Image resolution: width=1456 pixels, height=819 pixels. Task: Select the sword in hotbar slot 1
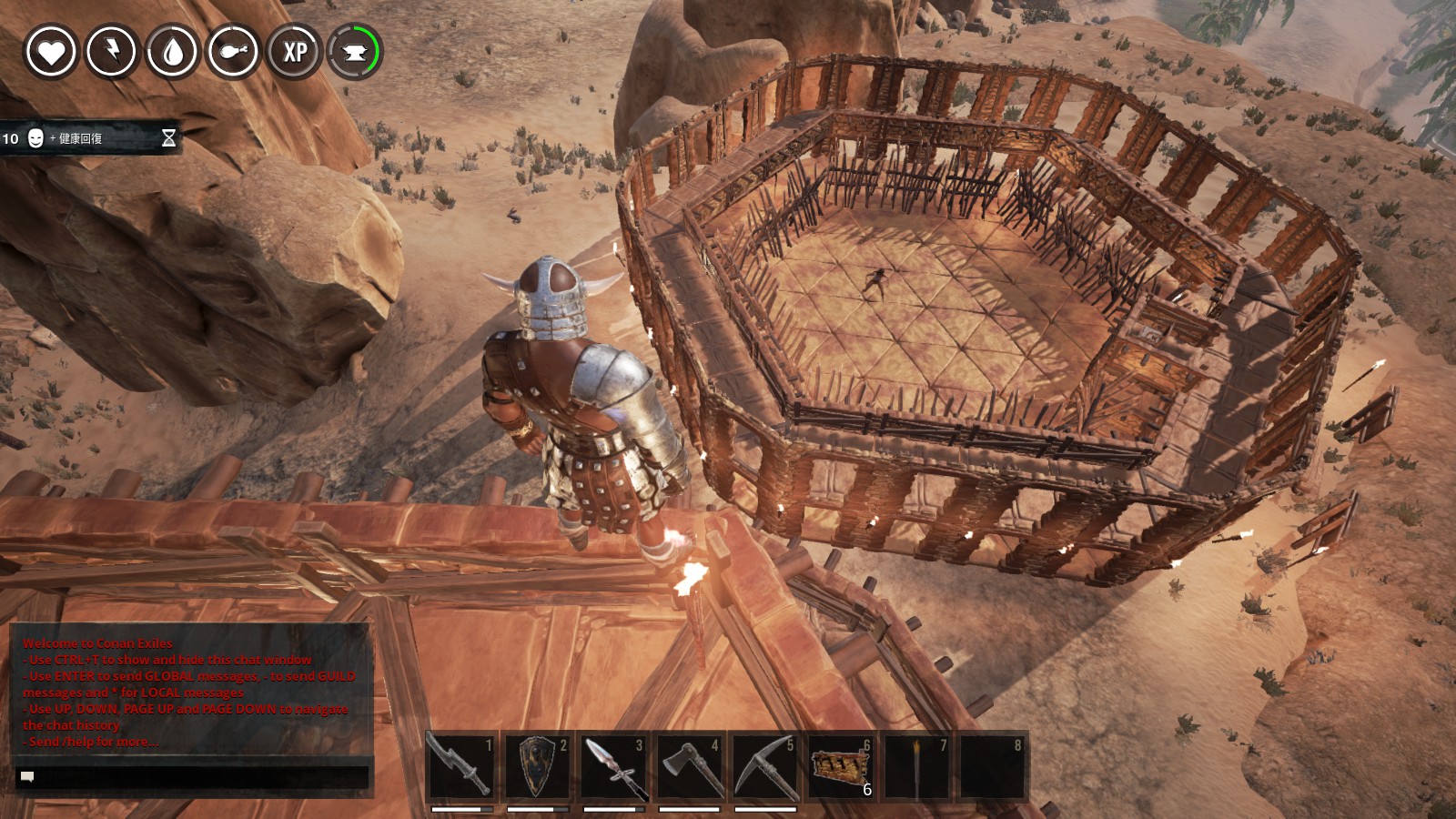pyautogui.click(x=461, y=767)
